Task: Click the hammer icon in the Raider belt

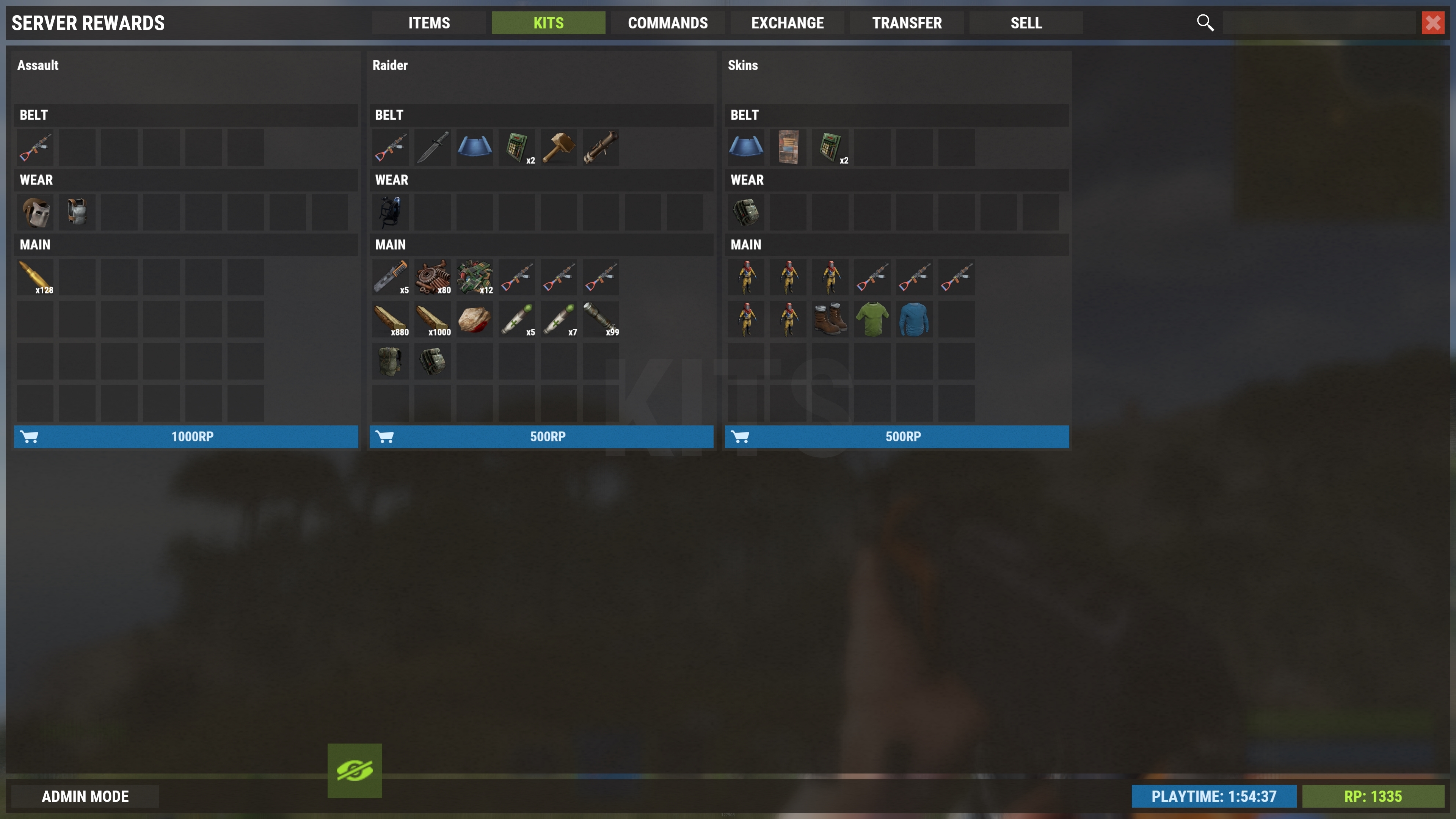Action: tap(559, 147)
